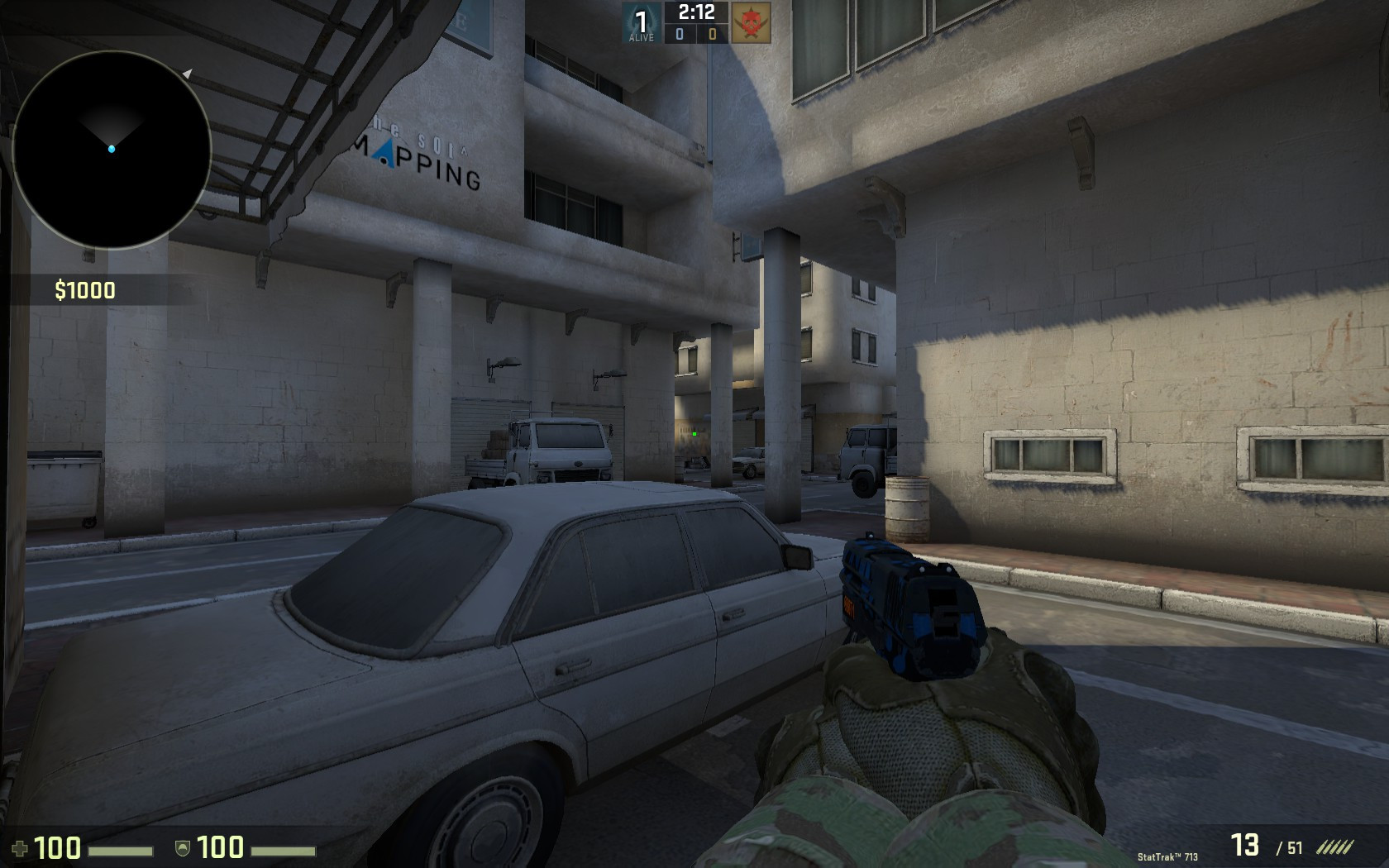The width and height of the screenshot is (1389, 868).
Task: Click the armor shield icon
Action: click(182, 847)
